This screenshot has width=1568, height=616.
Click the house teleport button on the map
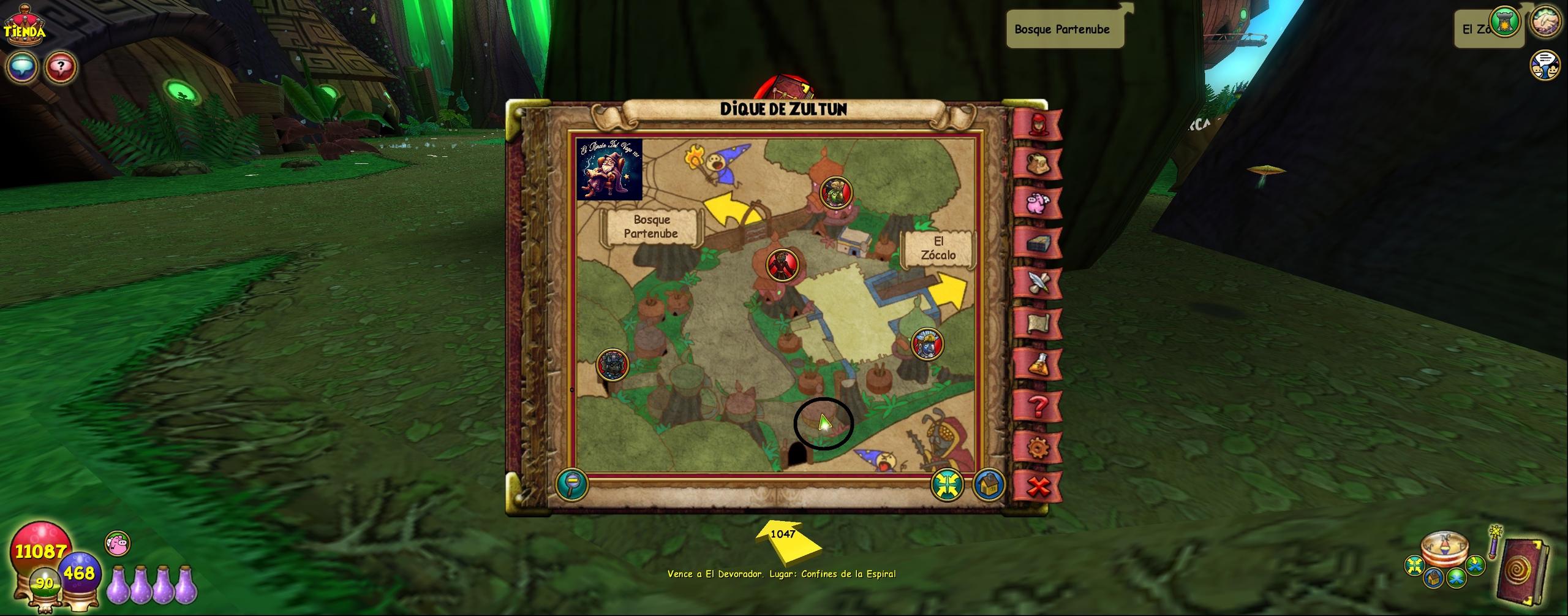[987, 485]
